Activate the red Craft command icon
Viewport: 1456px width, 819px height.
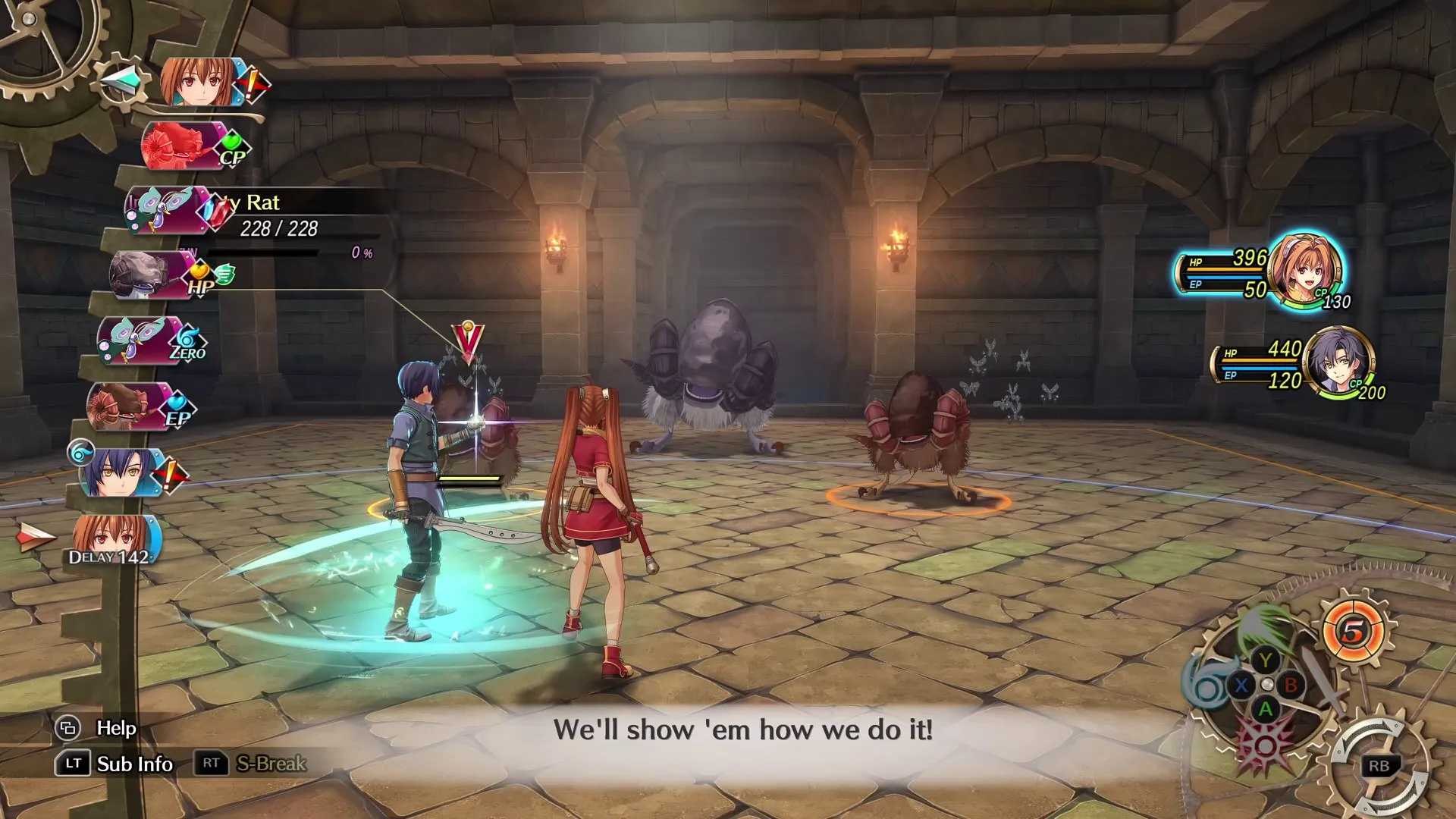point(1263,744)
